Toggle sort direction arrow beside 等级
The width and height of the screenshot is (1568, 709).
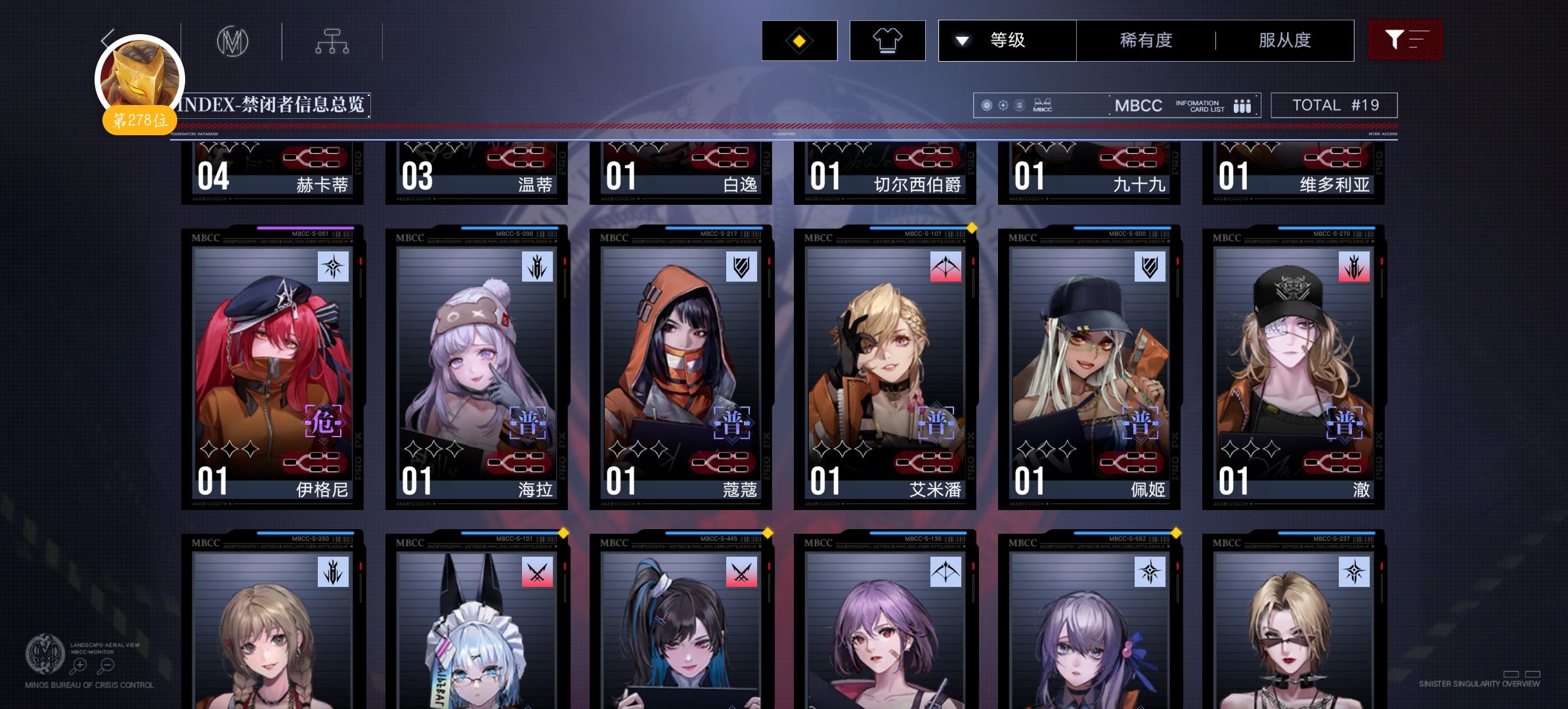coord(963,40)
